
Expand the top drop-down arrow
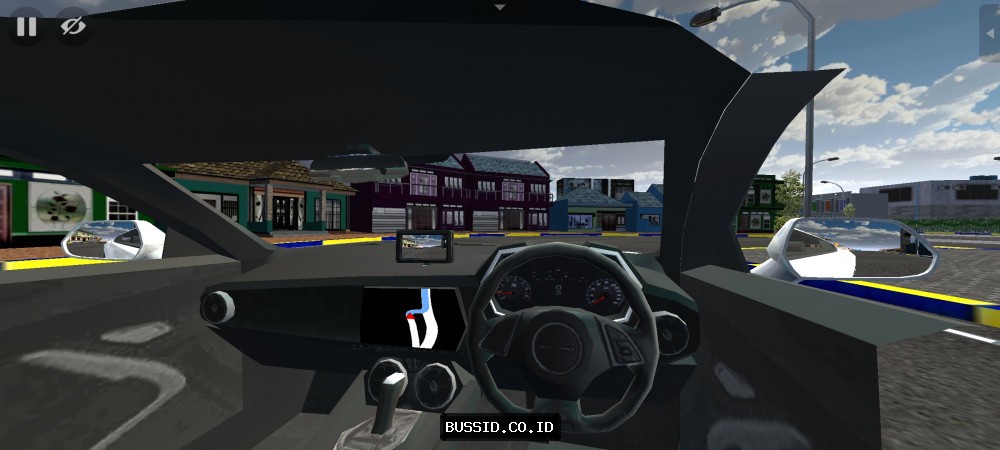500,7
